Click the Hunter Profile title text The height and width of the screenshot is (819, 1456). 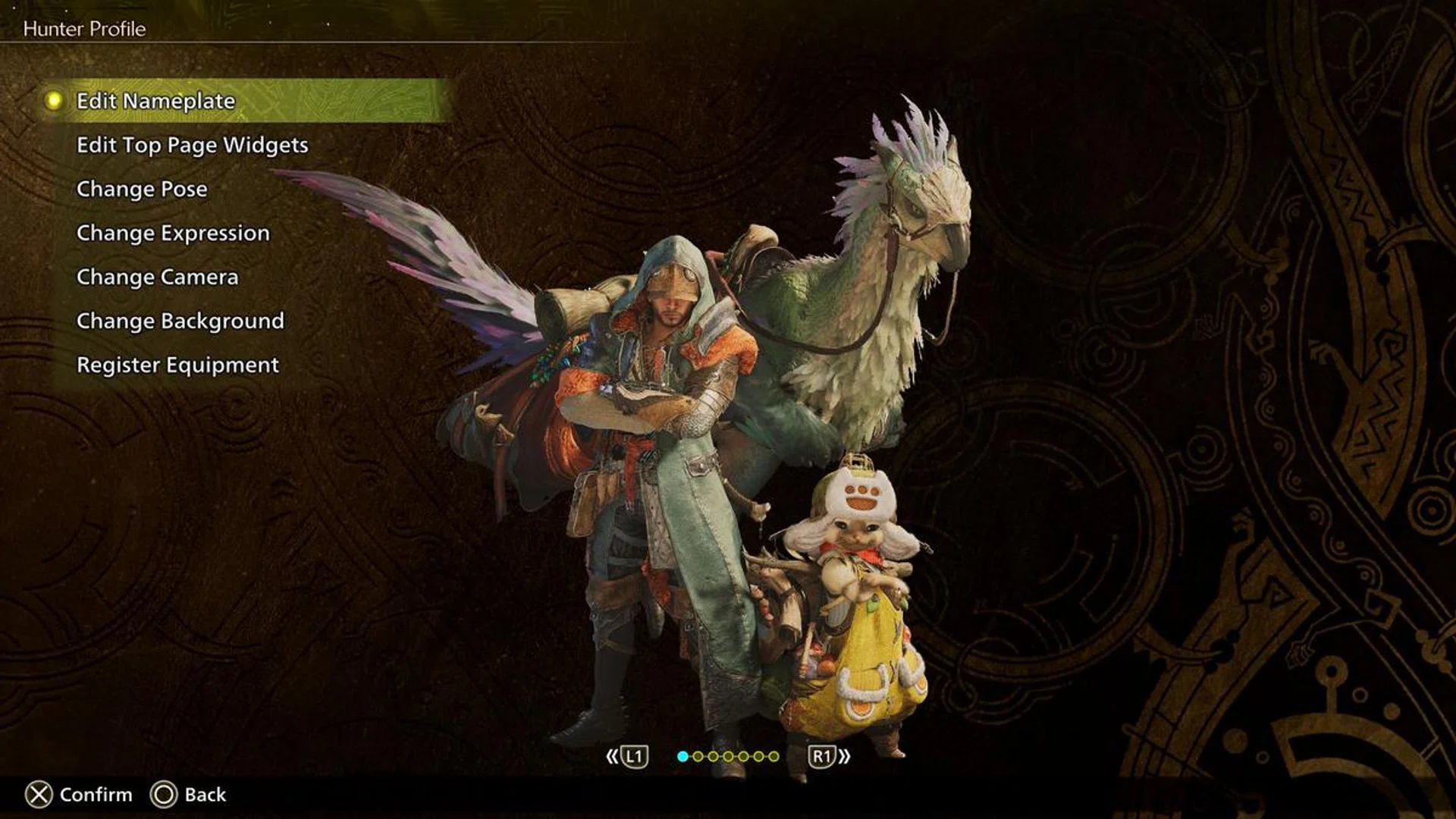coord(83,30)
